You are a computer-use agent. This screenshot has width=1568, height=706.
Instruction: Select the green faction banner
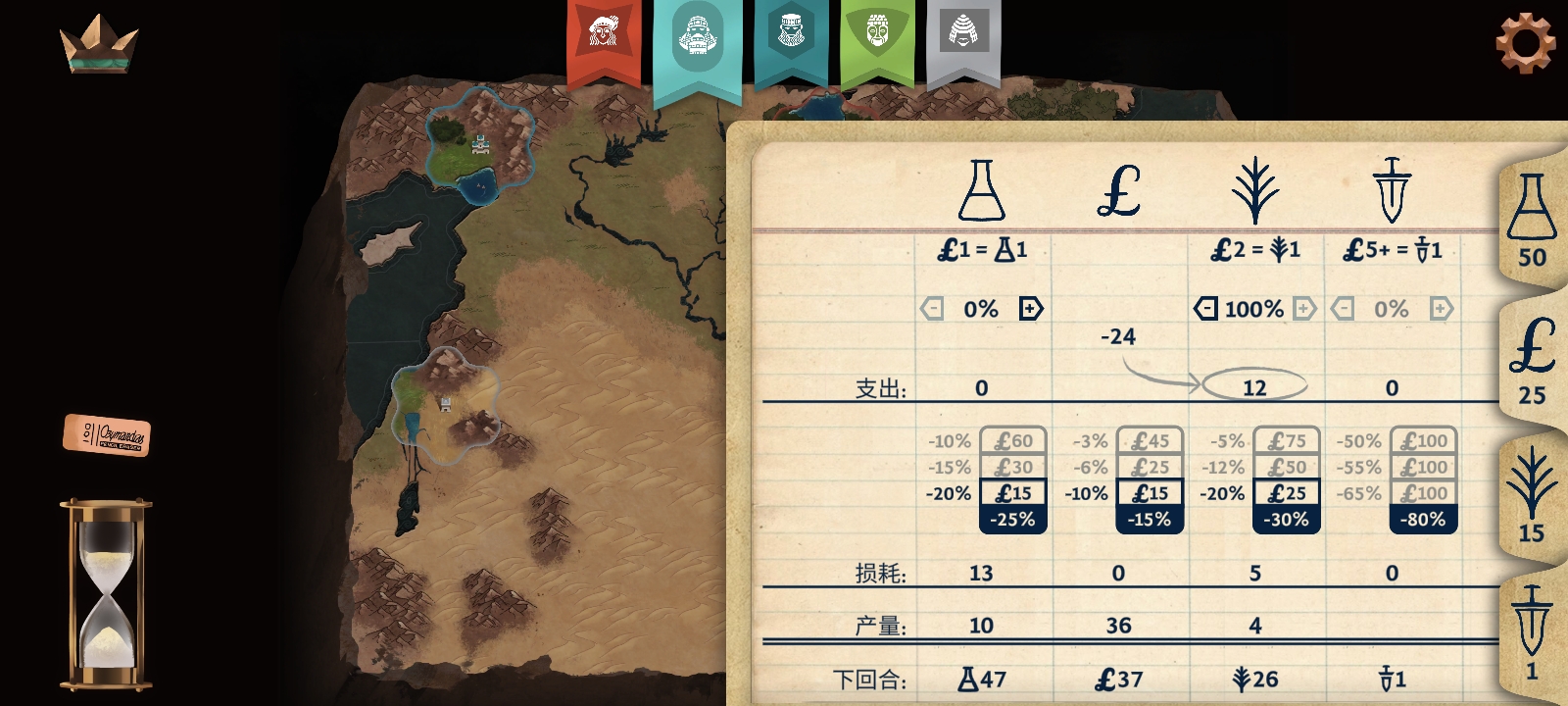click(877, 37)
